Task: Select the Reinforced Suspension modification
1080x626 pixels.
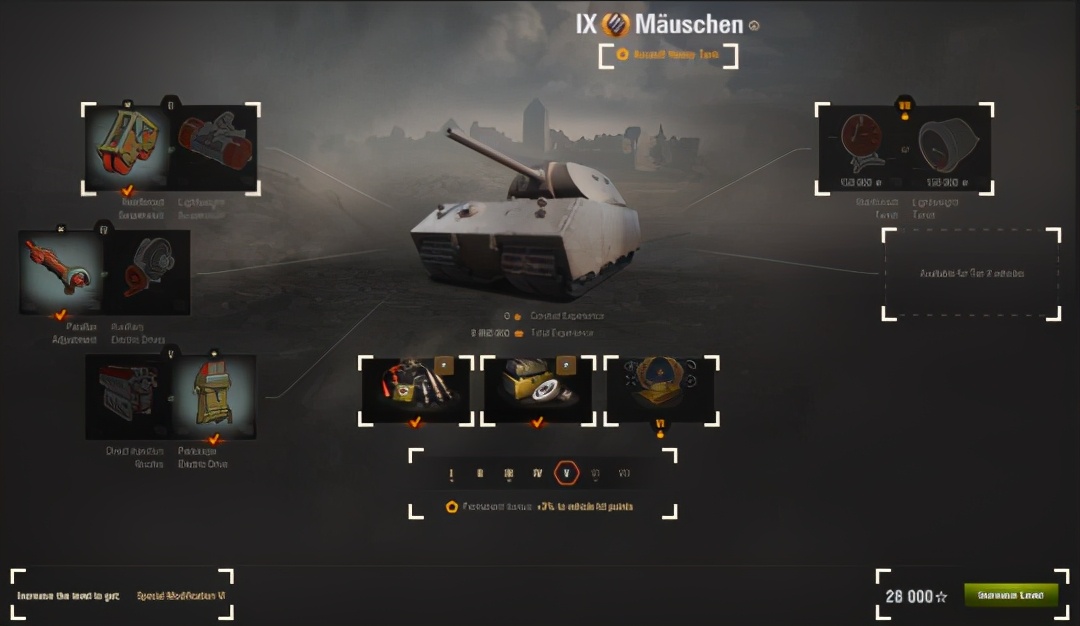Action: tap(127, 147)
